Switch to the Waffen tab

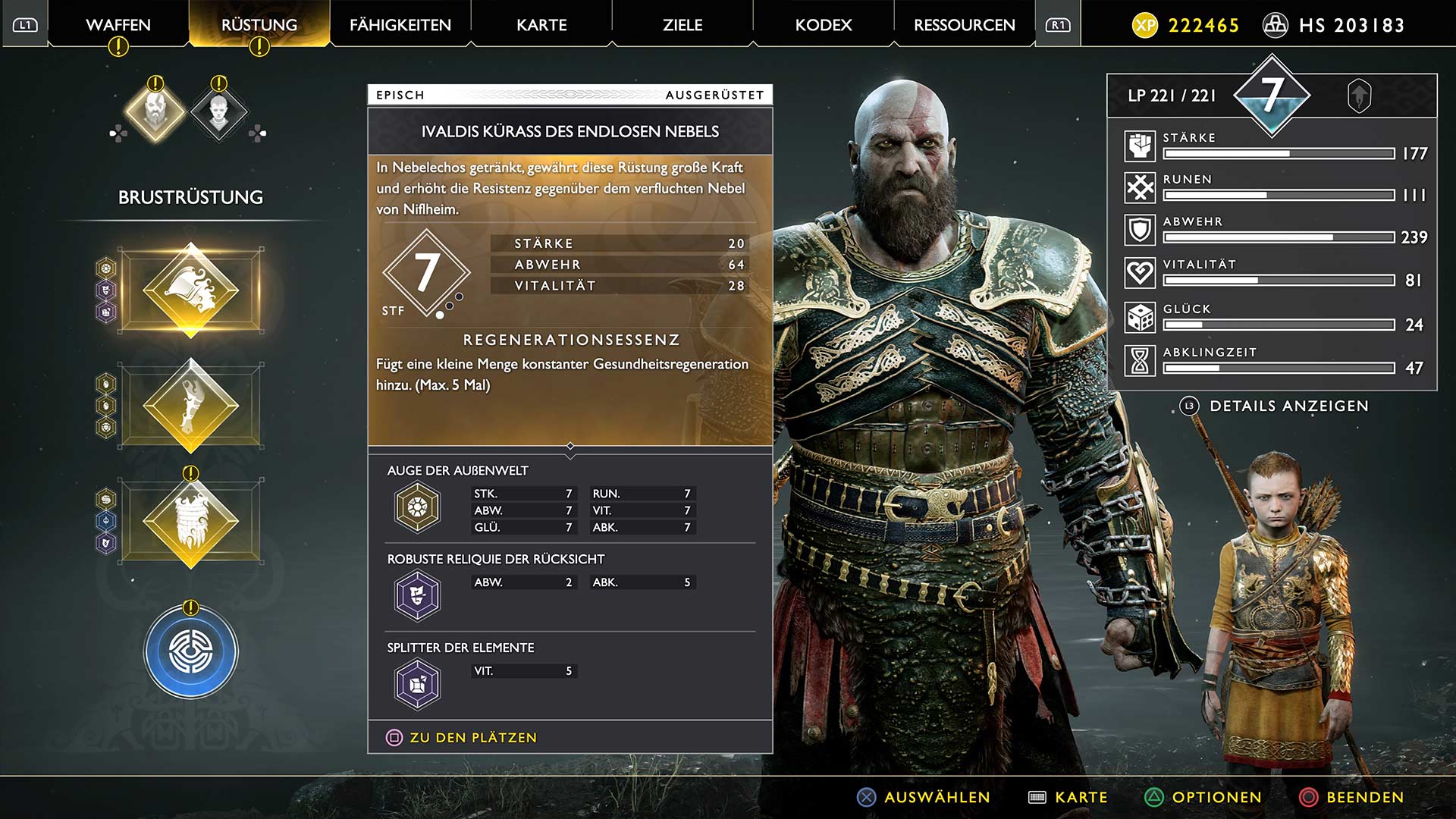coord(118,25)
